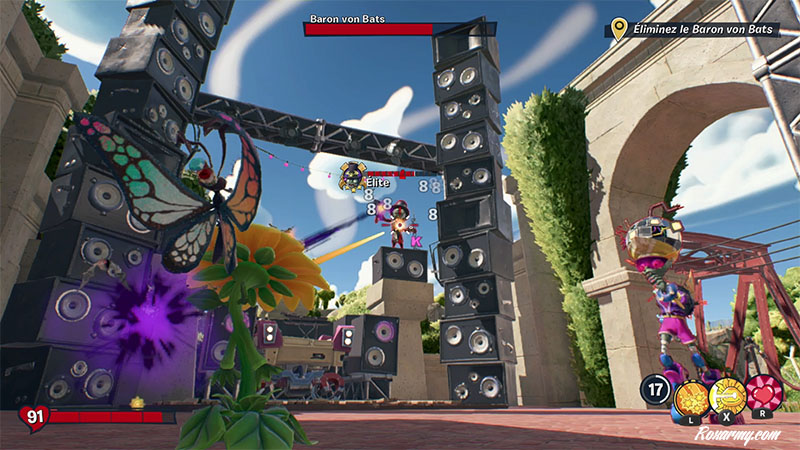Viewport: 800px width, 450px height.
Task: Trigger the pink heart healing ability
Action: point(762,392)
